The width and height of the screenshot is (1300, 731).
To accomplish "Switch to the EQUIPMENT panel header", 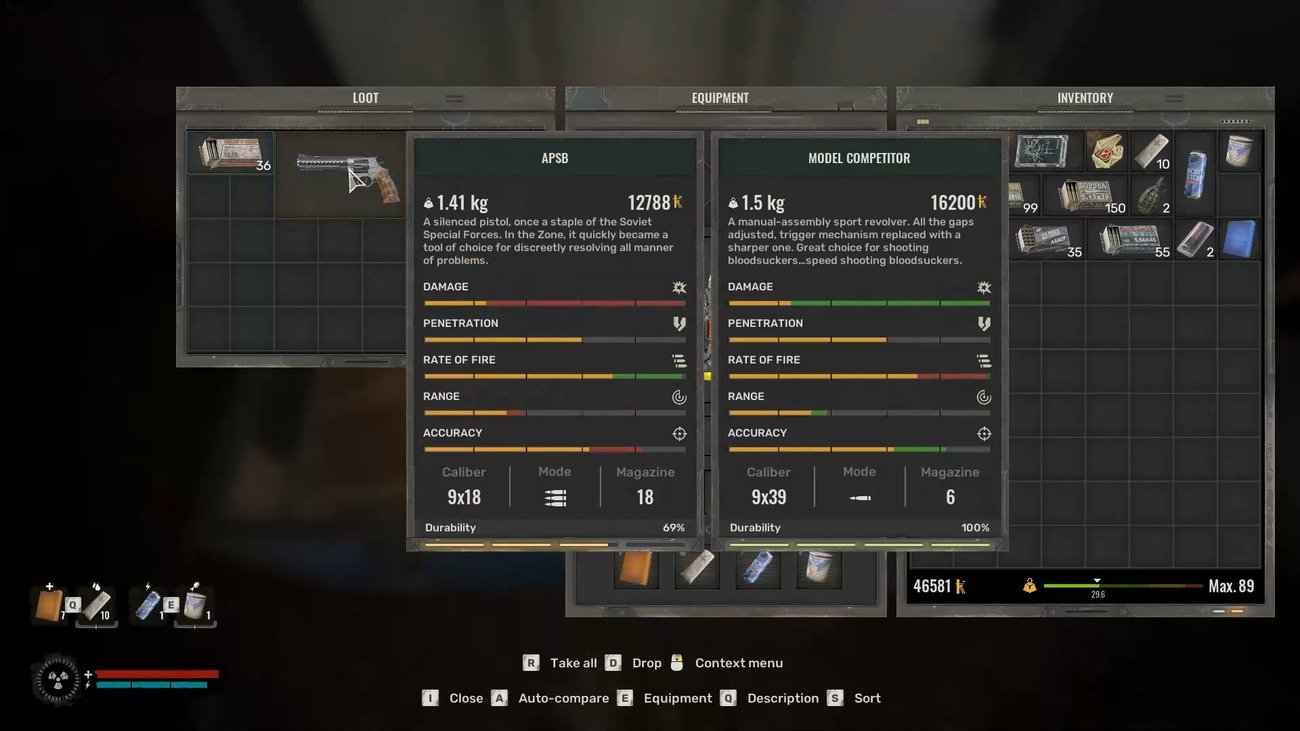I will pyautogui.click(x=722, y=97).
